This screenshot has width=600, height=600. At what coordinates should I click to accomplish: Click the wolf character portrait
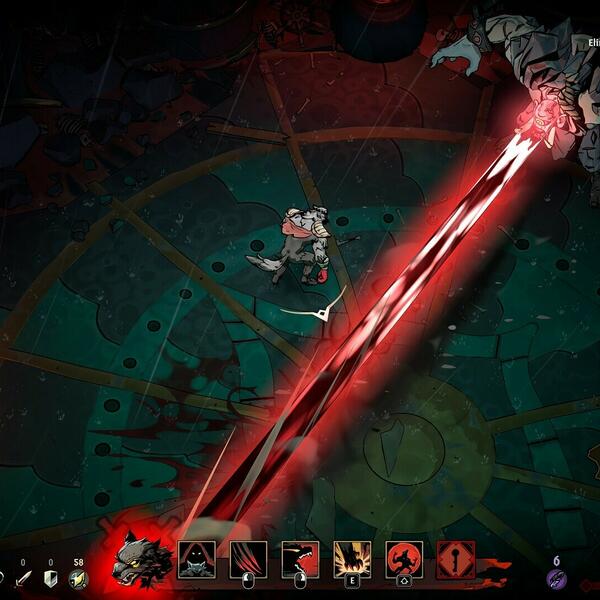point(139,560)
